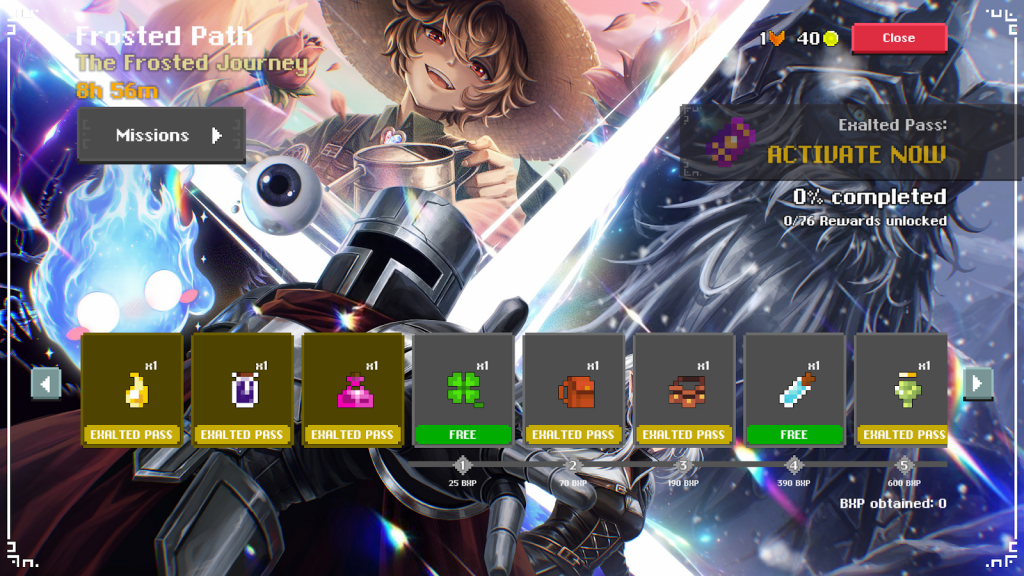Select the green potion reward tile

coord(902,390)
